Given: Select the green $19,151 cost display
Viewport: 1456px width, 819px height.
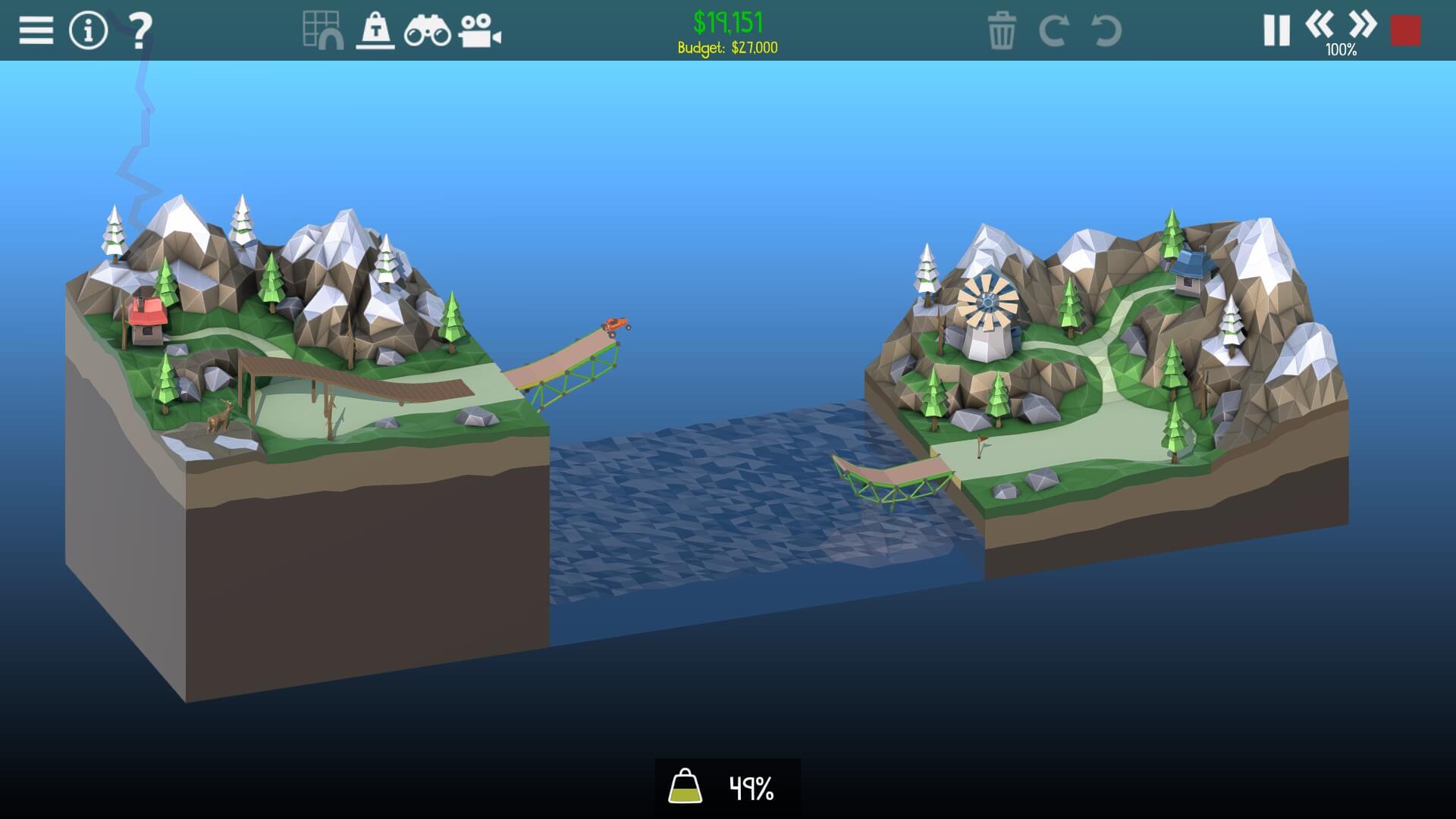Looking at the screenshot, I should 729,20.
